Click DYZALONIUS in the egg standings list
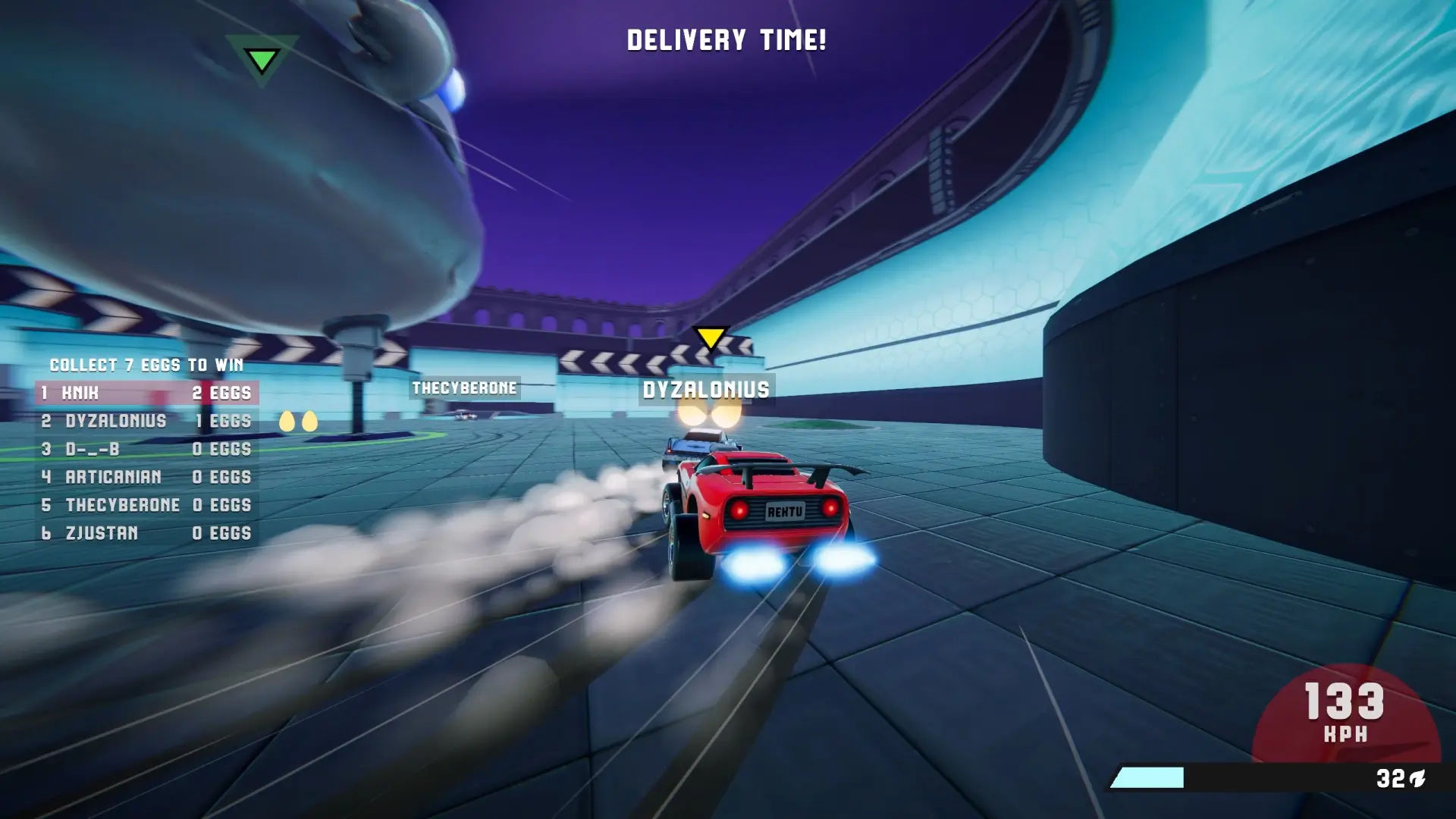 [x=146, y=421]
